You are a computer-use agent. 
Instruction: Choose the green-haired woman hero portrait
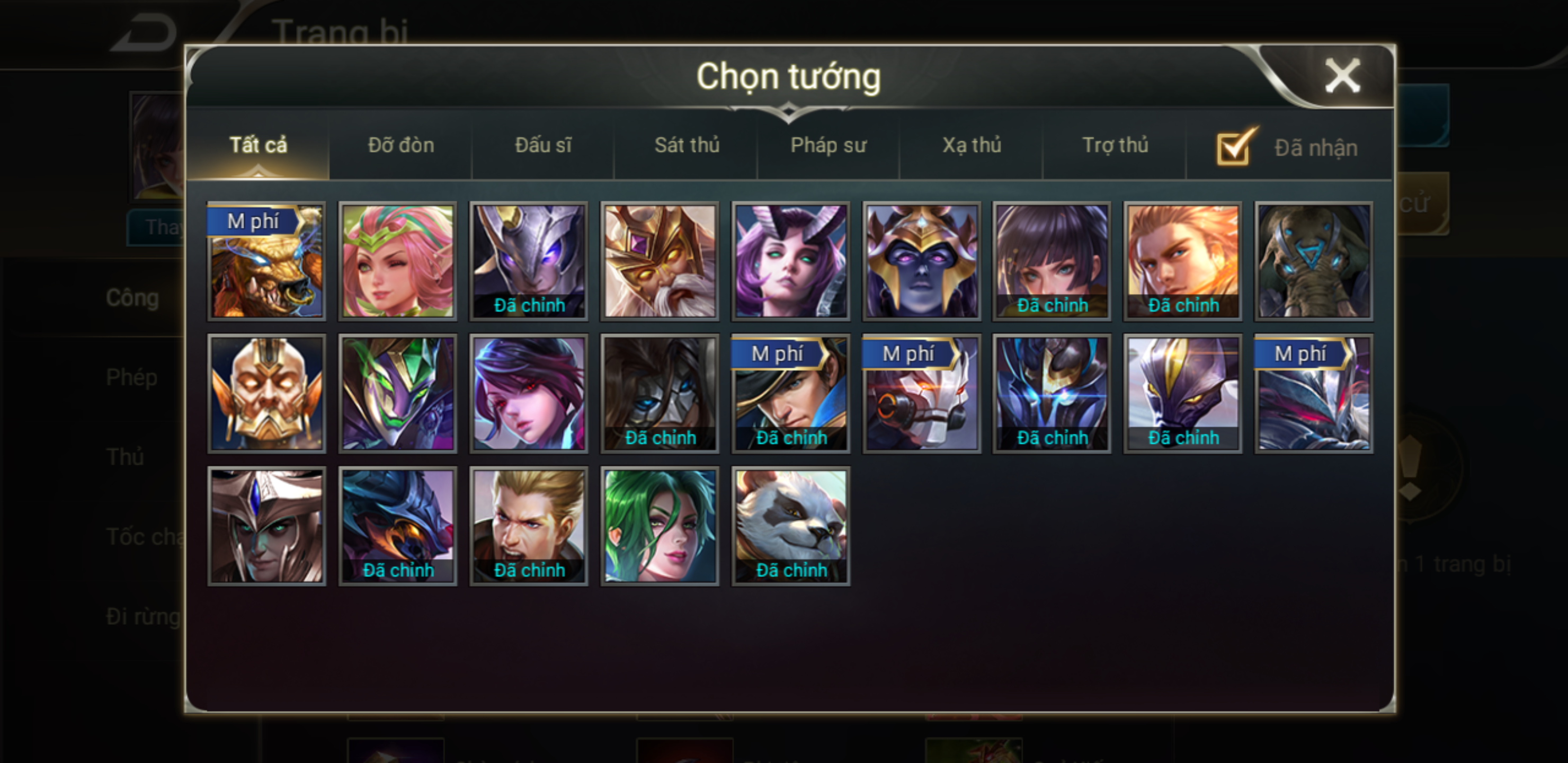click(x=660, y=526)
